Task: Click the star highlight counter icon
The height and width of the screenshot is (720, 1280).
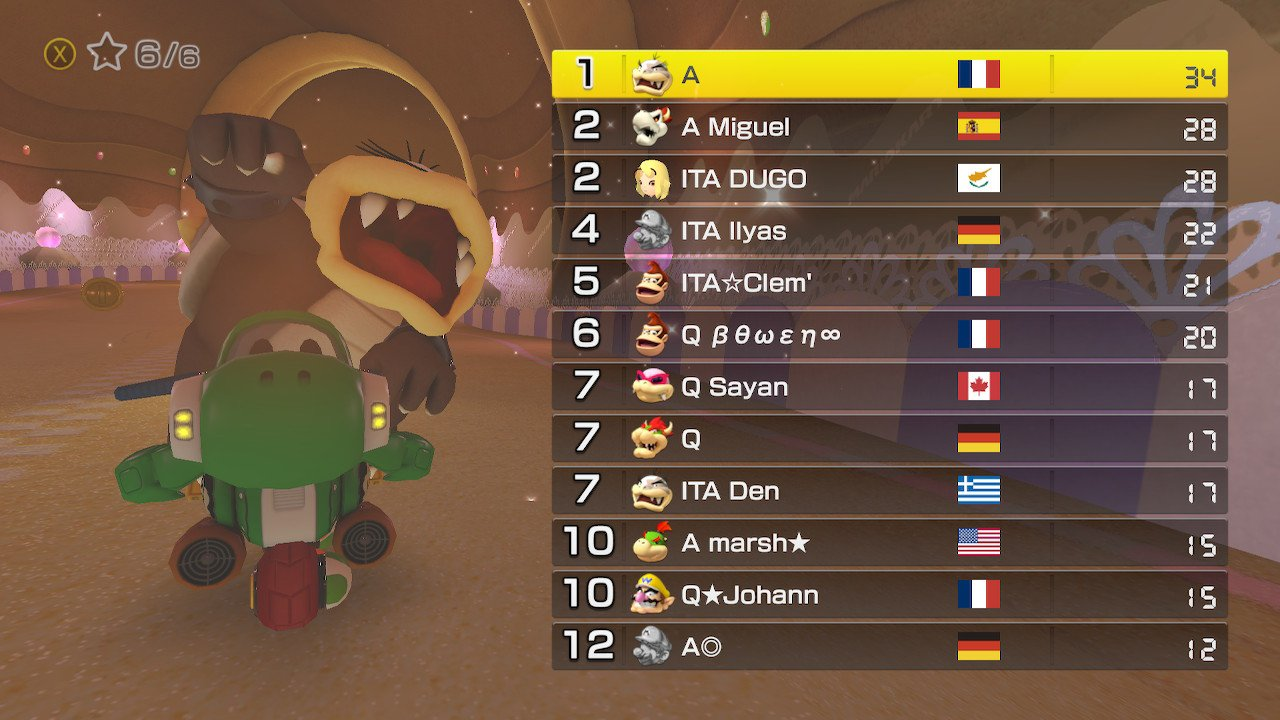Action: click(x=106, y=53)
